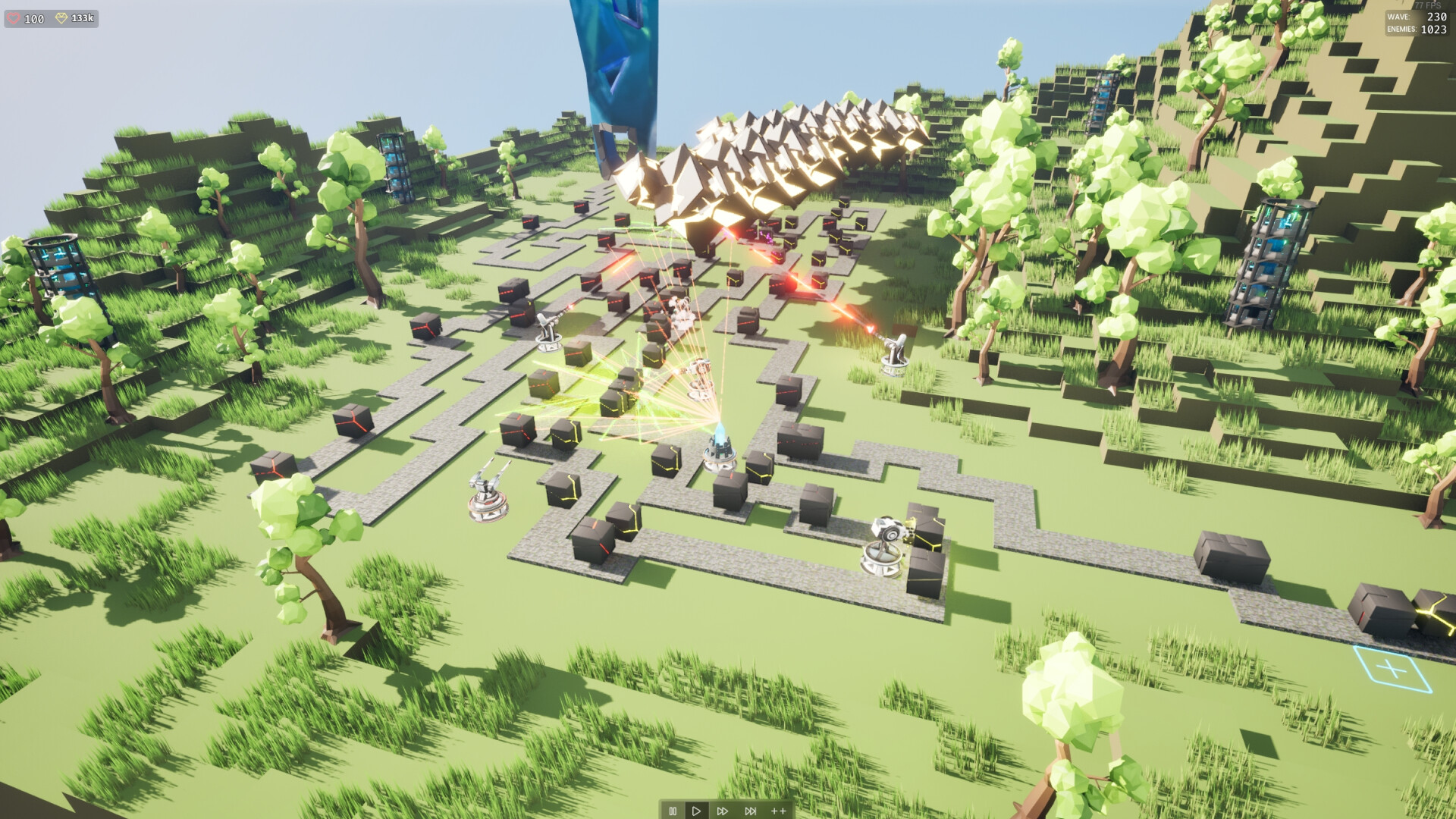Click the ++ speed boost control
Viewport: 1456px width, 819px height.
pyautogui.click(x=777, y=810)
